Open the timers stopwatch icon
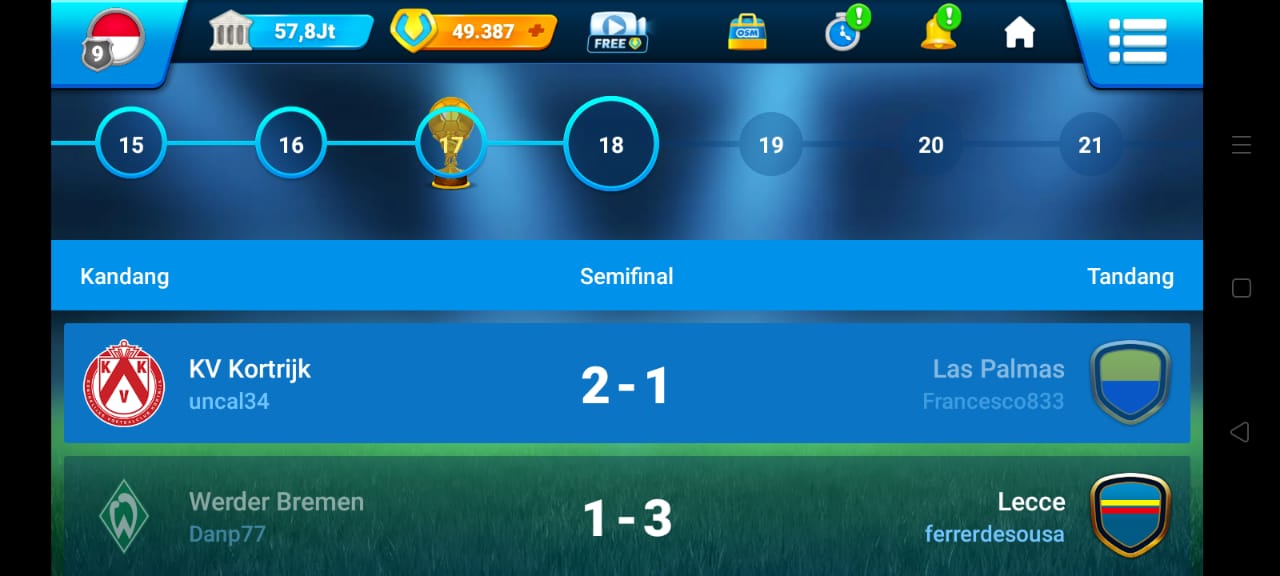The height and width of the screenshot is (576, 1280). point(843,32)
